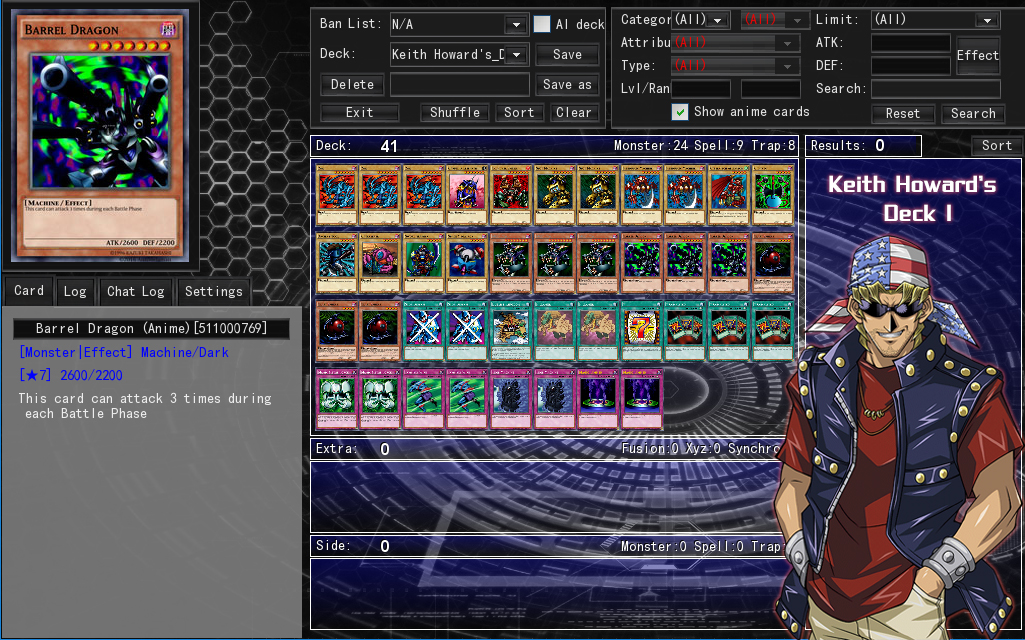The image size is (1025, 640).
Task: Click the Save as button
Action: (567, 85)
